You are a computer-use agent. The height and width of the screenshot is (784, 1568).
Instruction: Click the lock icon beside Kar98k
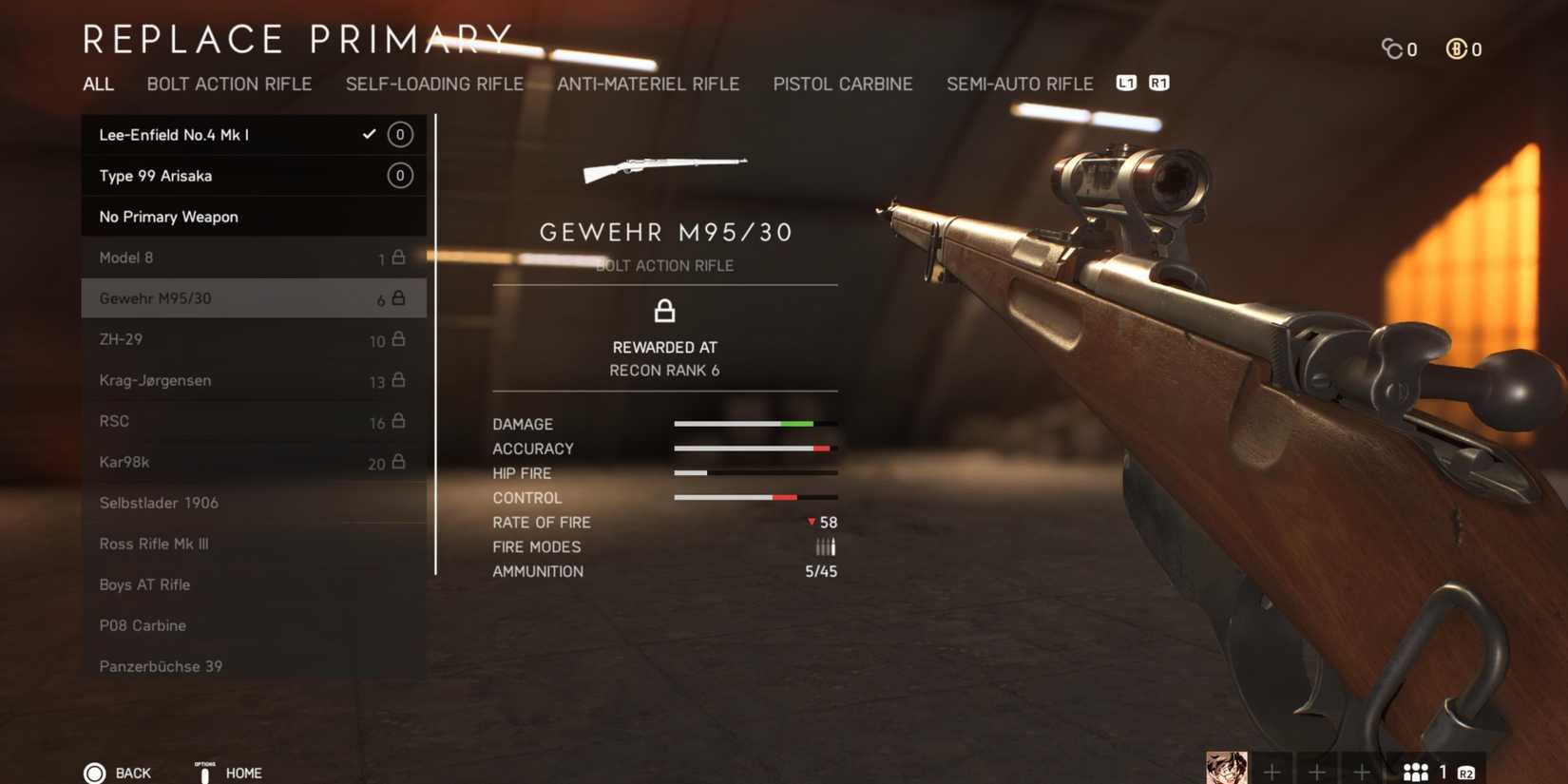pyautogui.click(x=399, y=463)
